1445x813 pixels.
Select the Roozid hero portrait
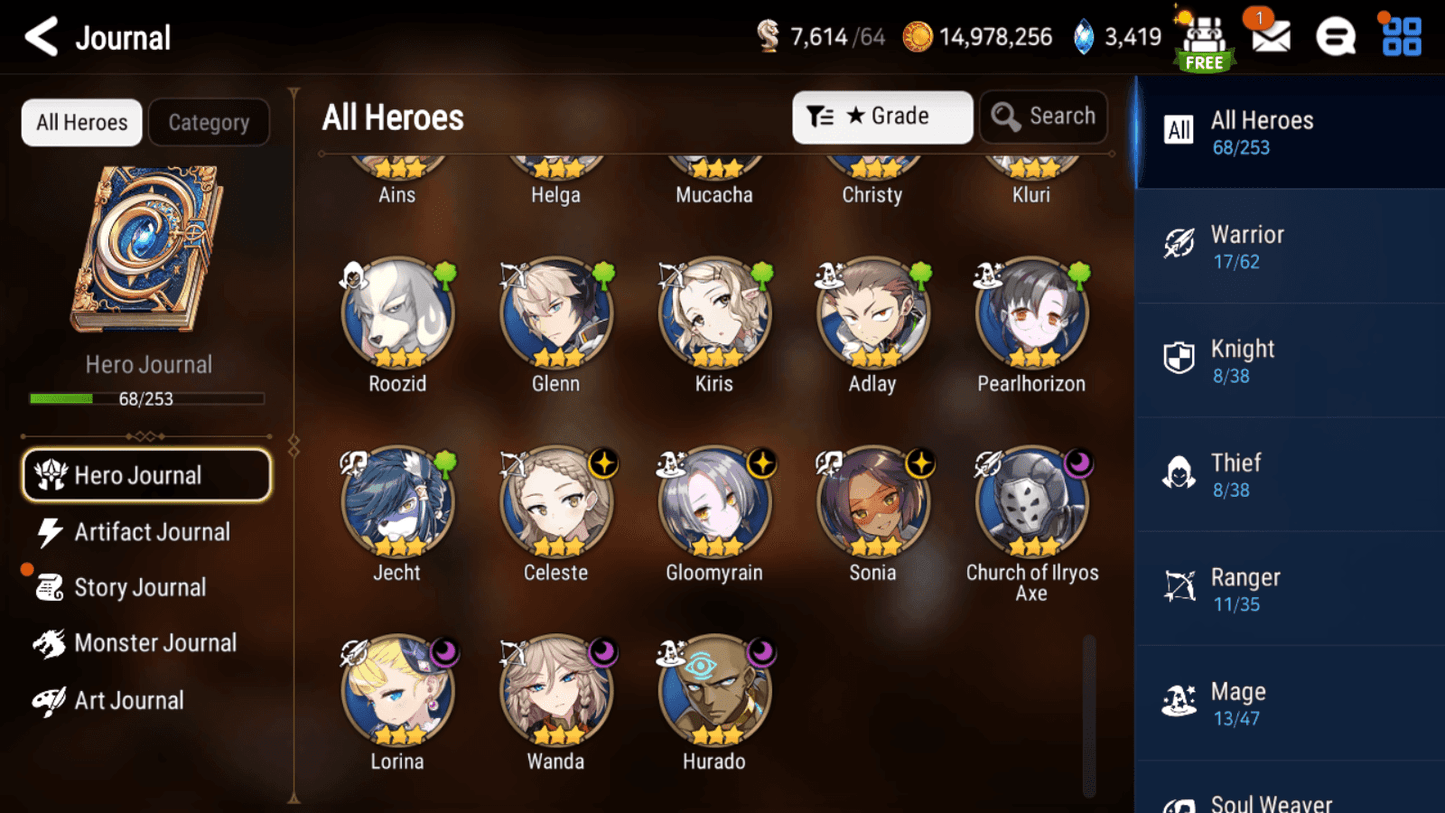[397, 312]
